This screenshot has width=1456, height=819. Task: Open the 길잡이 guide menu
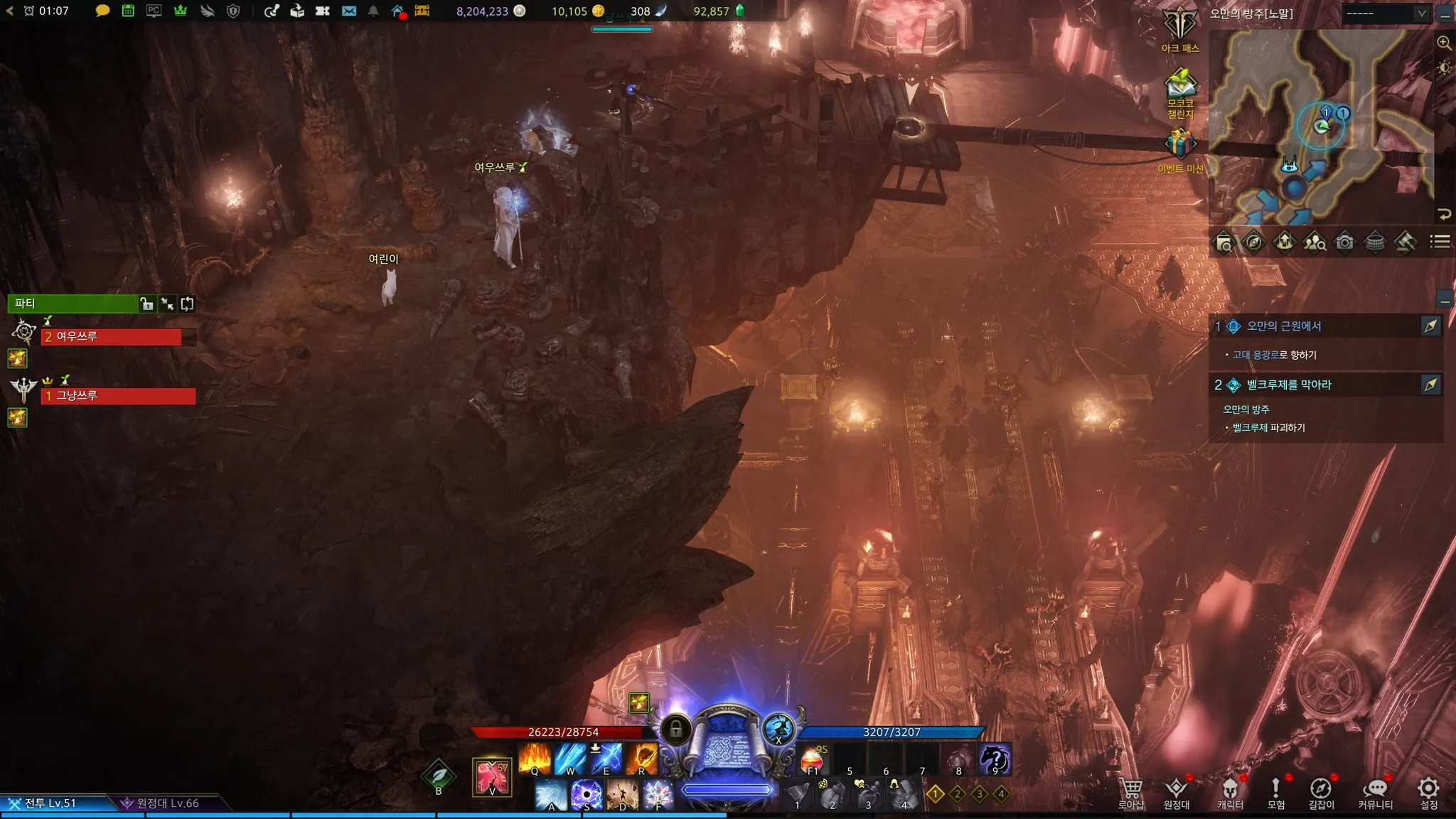(x=1321, y=792)
